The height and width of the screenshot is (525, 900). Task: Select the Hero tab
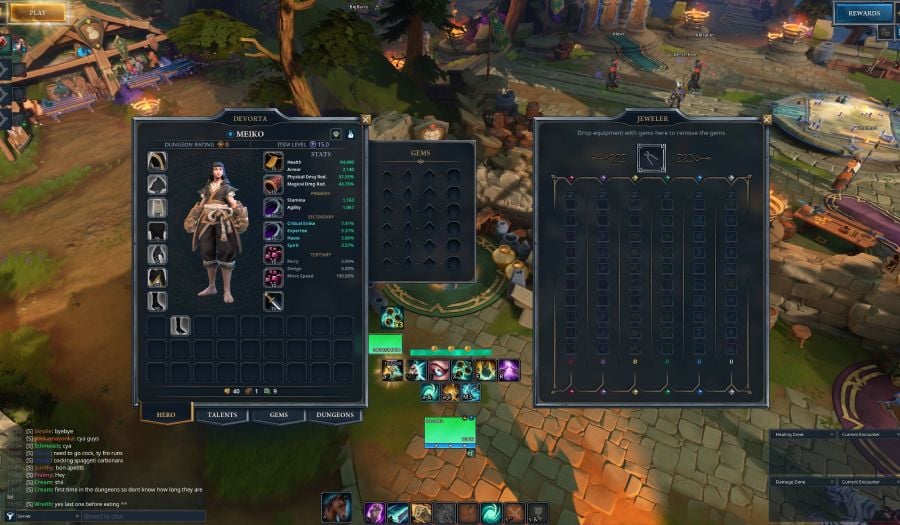coord(166,414)
